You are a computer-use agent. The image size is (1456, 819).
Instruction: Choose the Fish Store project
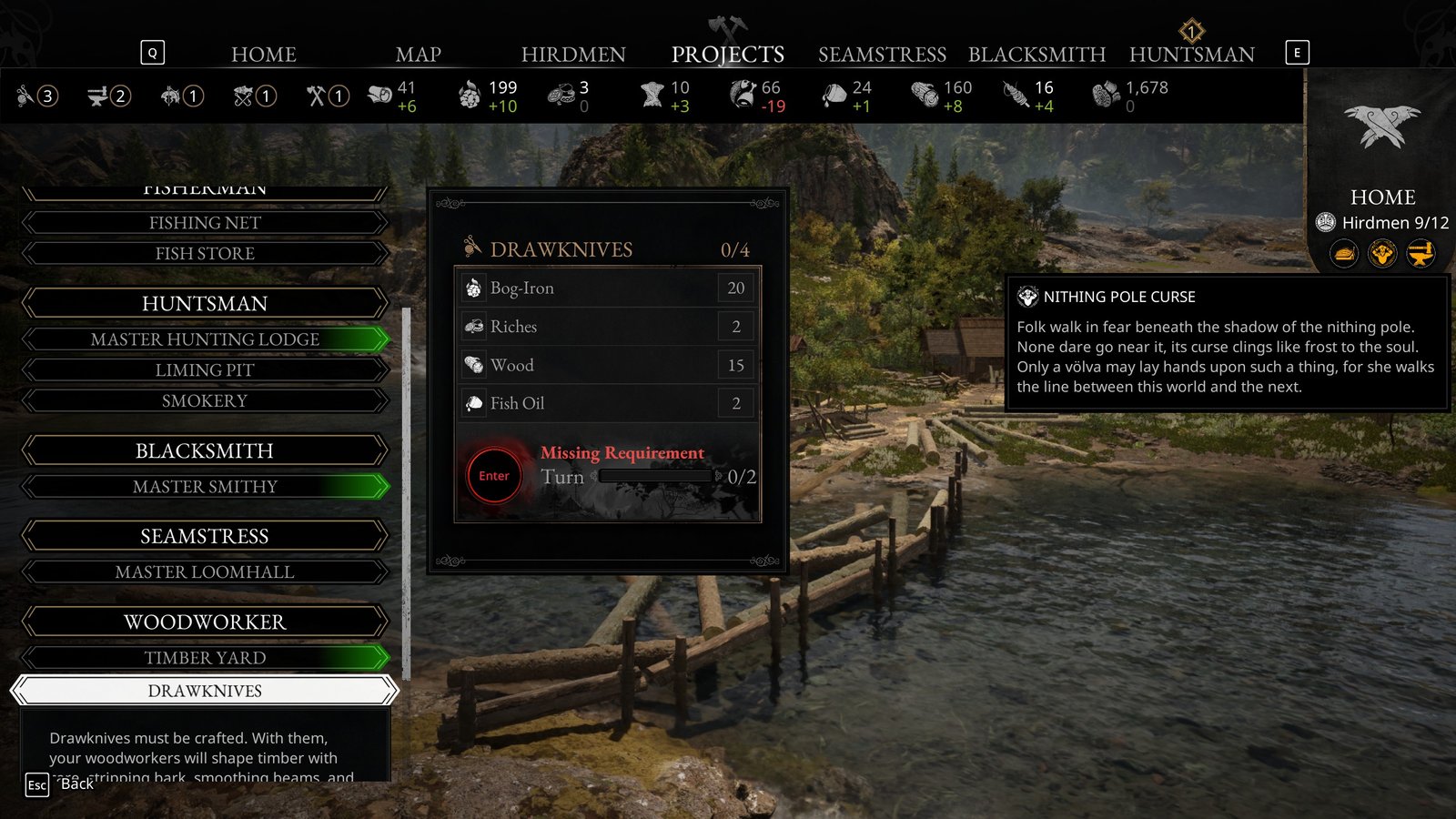(x=205, y=254)
